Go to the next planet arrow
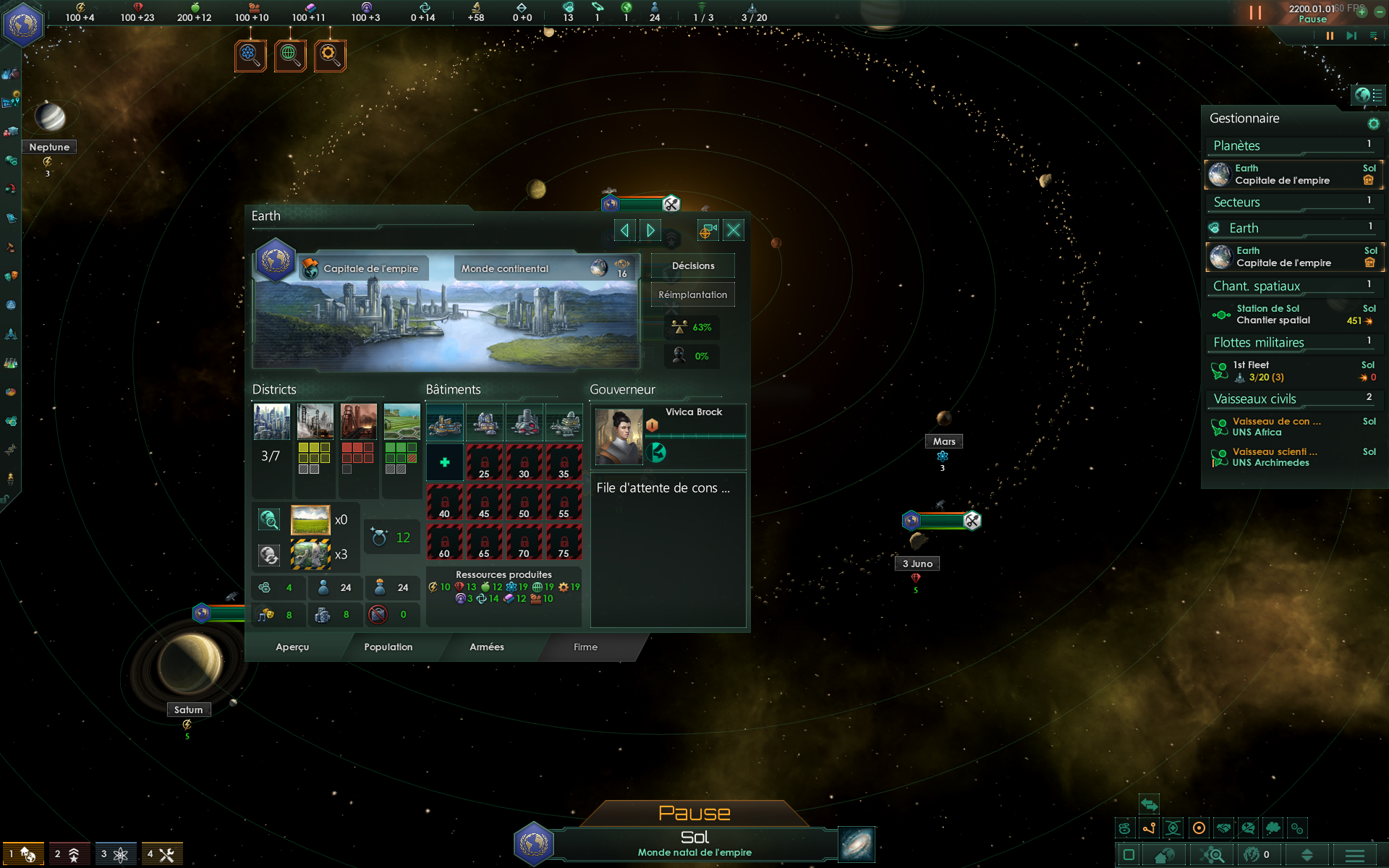1389x868 pixels. click(650, 230)
